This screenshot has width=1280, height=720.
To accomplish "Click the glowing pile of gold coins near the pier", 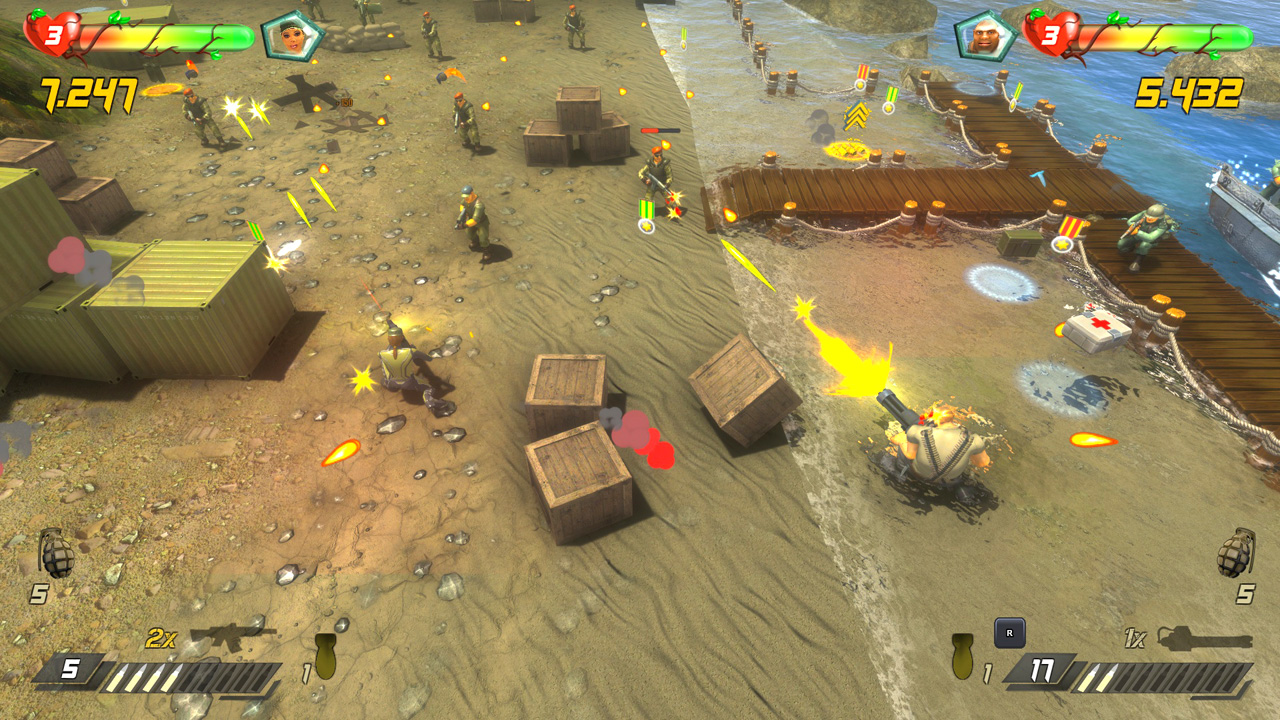I will pyautogui.click(x=849, y=152).
